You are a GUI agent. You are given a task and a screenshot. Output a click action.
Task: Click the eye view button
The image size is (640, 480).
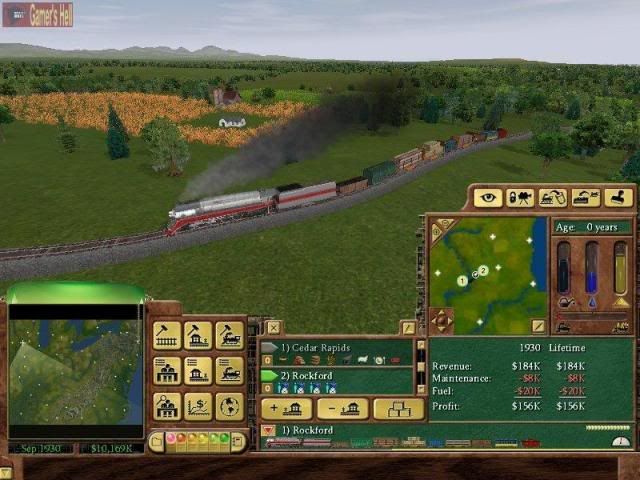coord(487,198)
